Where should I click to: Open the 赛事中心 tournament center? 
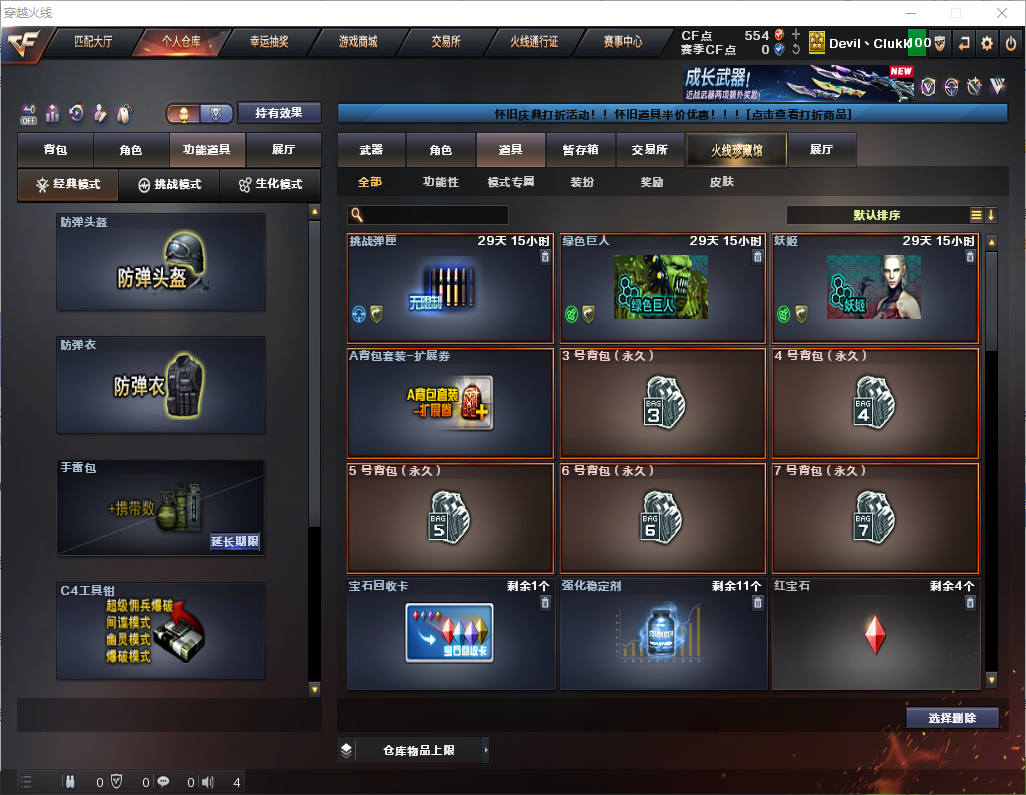click(x=622, y=43)
